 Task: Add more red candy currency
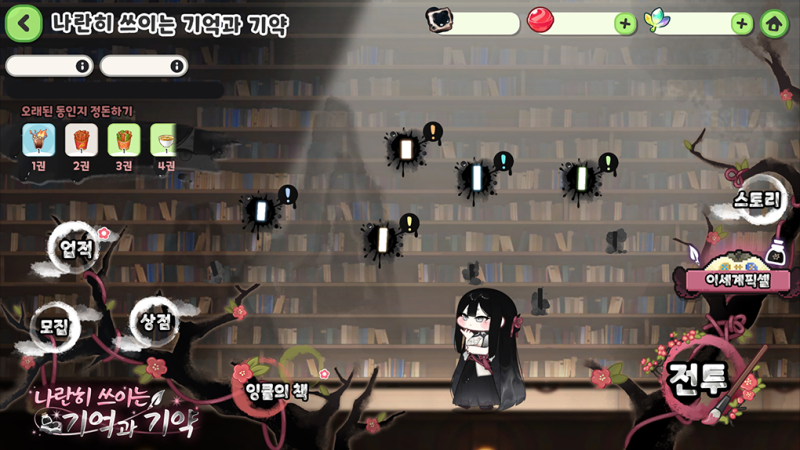[625, 23]
